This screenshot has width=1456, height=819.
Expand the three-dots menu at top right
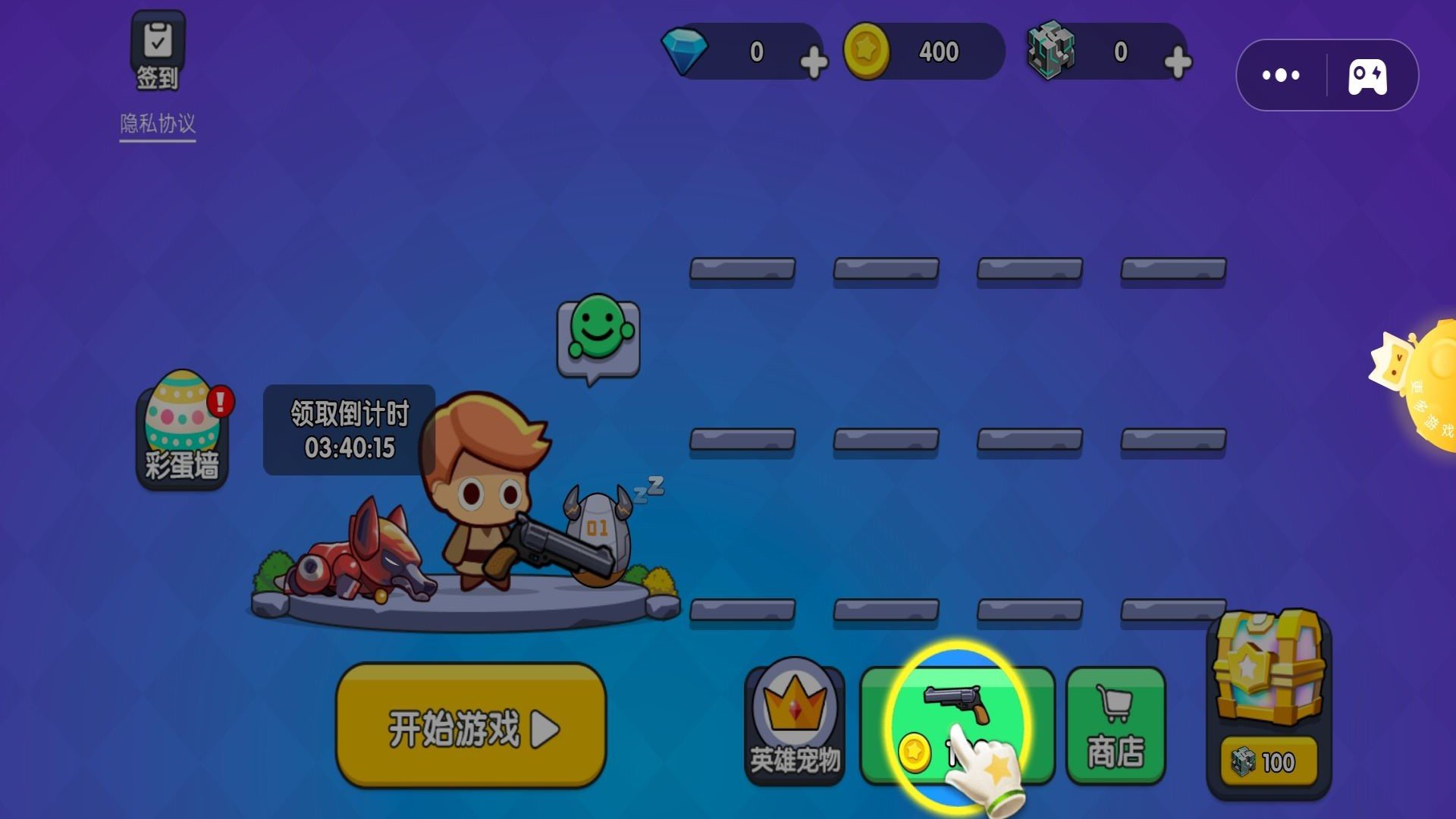1280,74
